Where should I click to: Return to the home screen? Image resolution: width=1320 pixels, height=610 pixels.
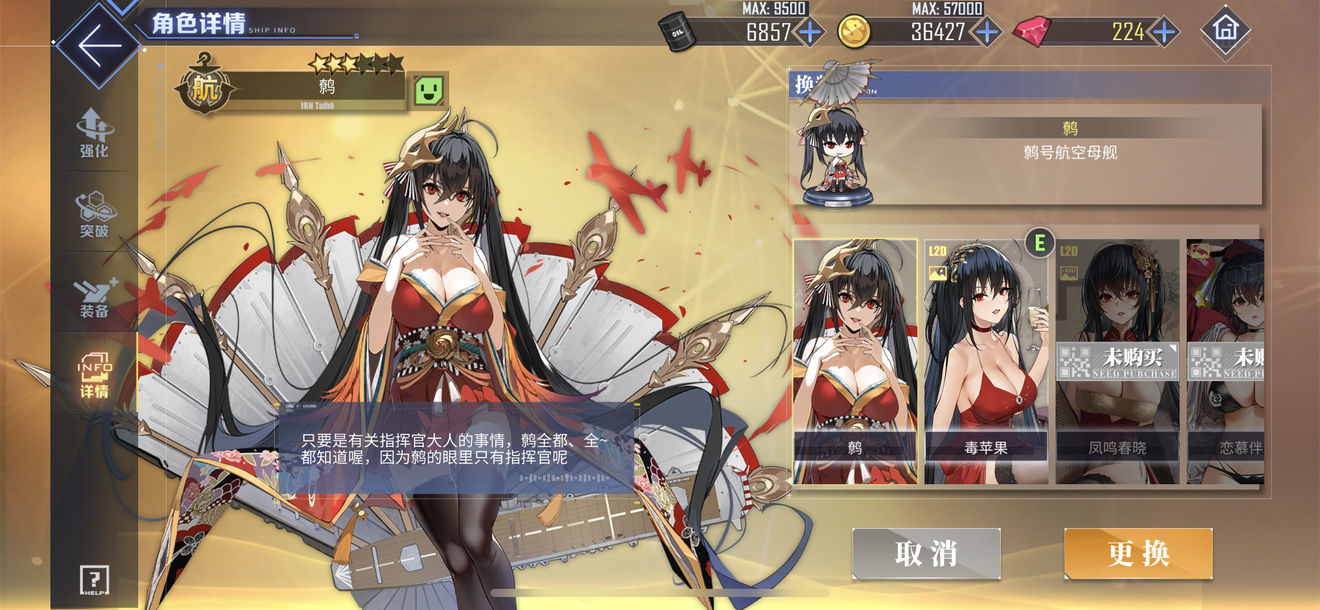(x=1224, y=30)
